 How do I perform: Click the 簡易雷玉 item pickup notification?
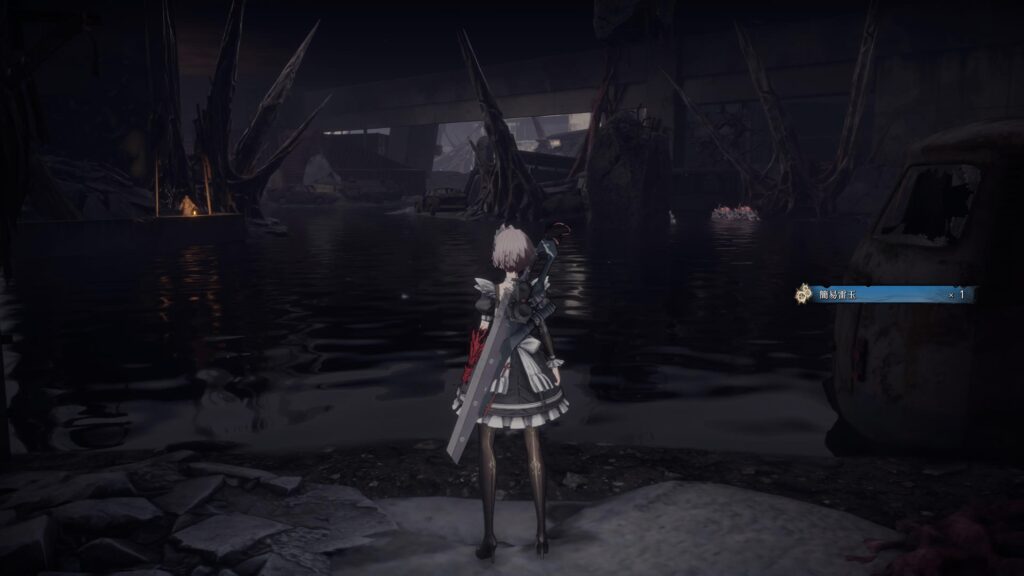coord(884,294)
